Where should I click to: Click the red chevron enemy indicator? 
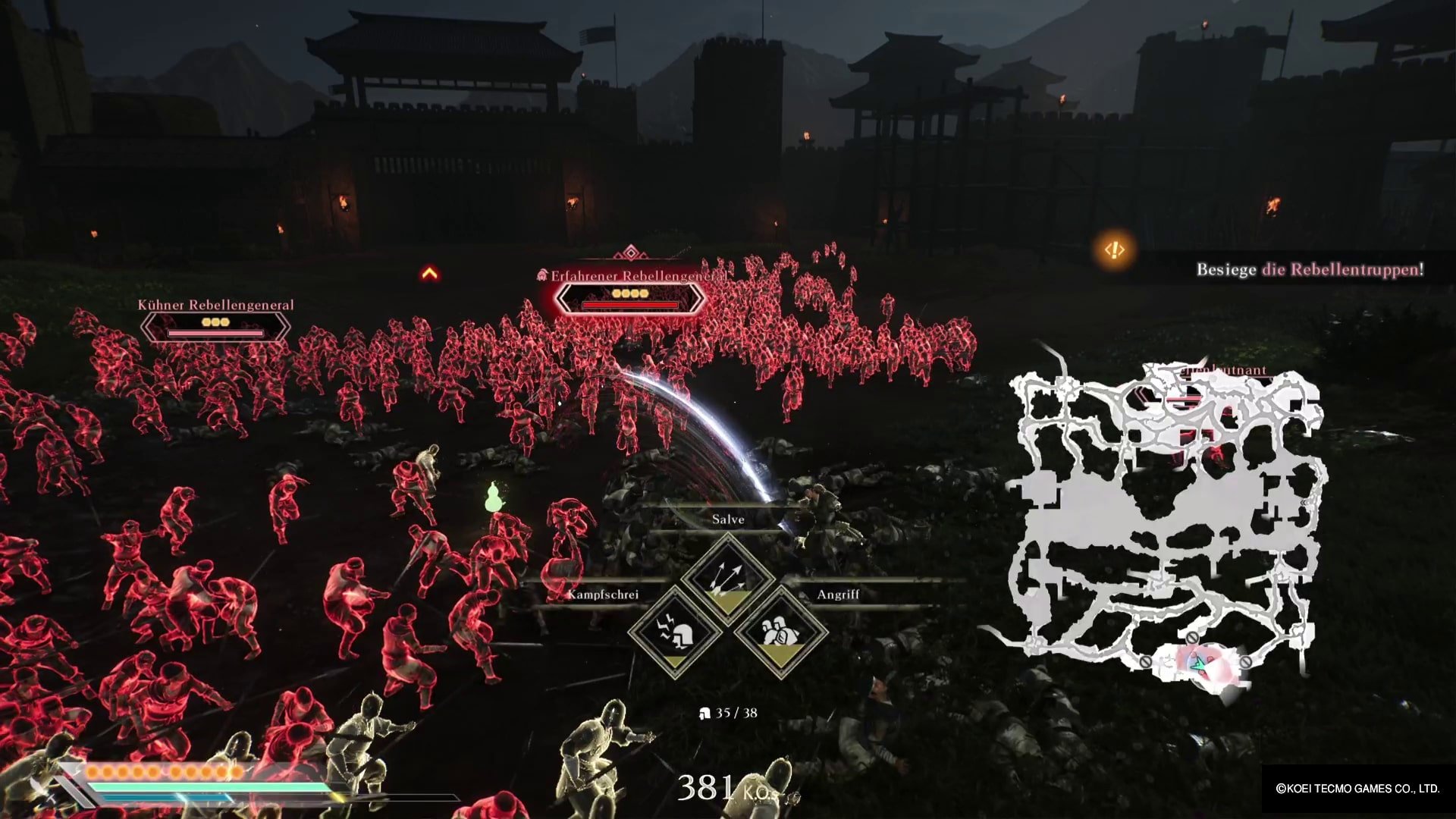pyautogui.click(x=430, y=275)
